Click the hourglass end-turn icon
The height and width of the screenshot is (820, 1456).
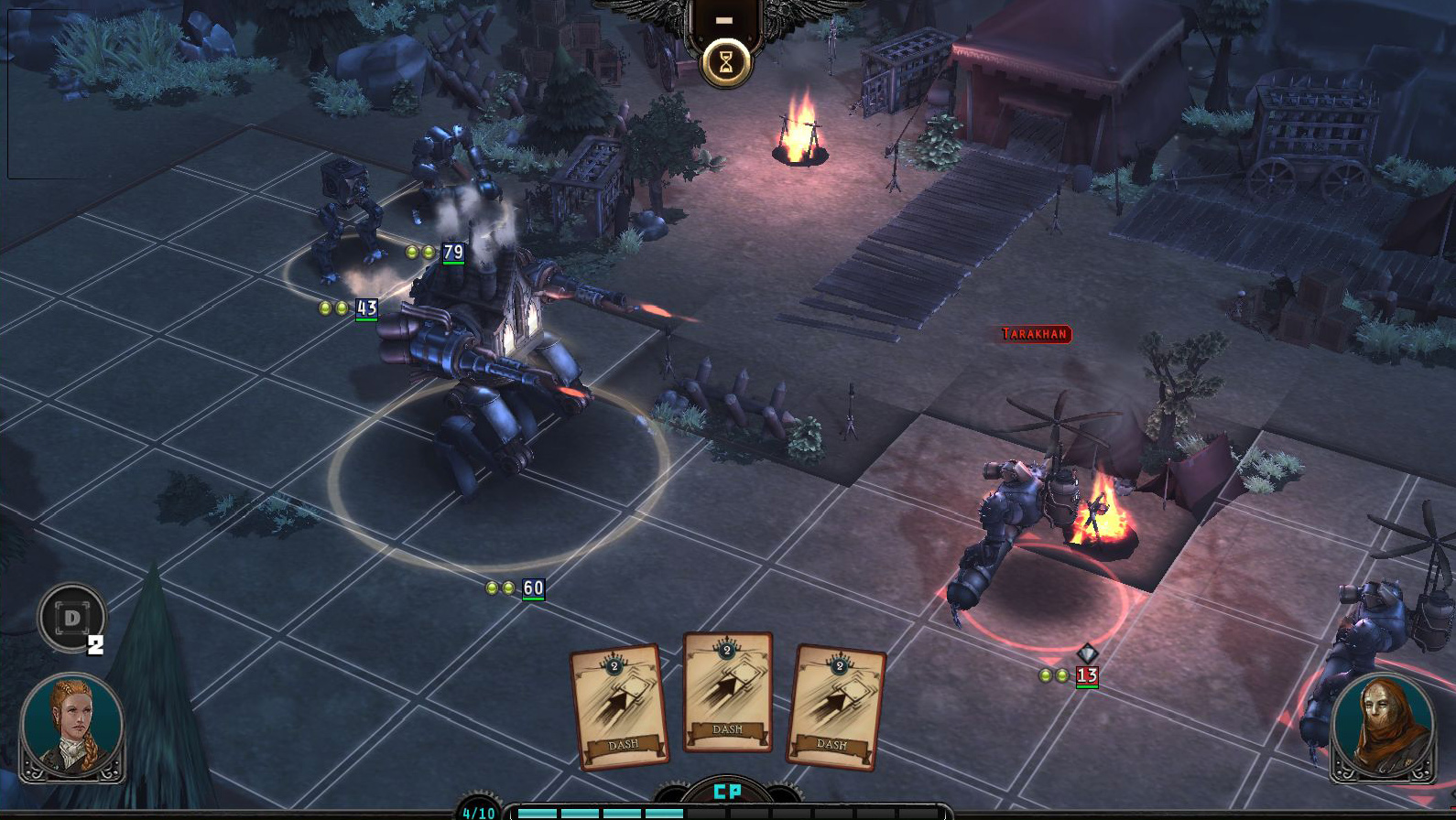click(x=724, y=61)
